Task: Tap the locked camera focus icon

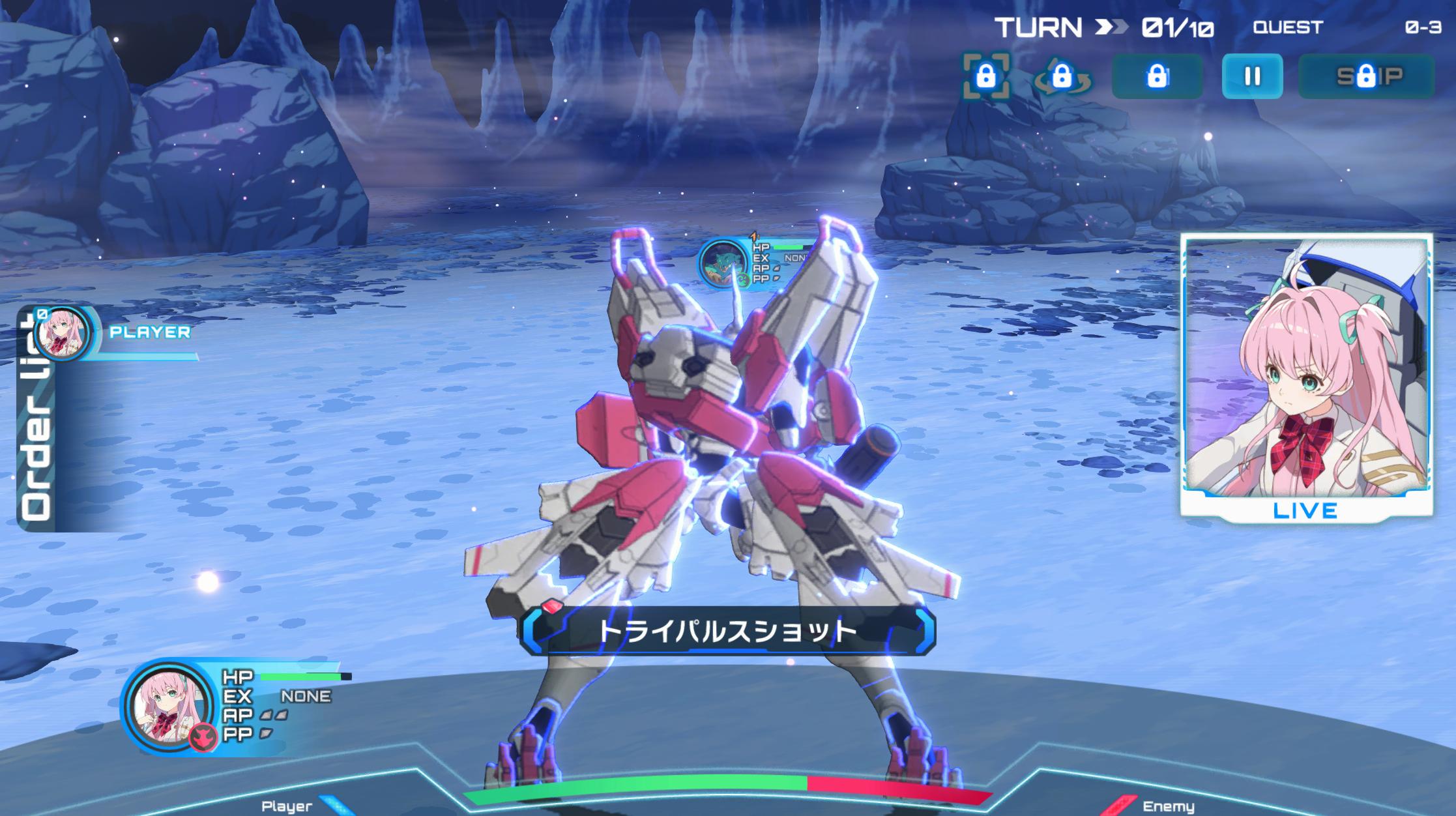Action: coord(986,76)
